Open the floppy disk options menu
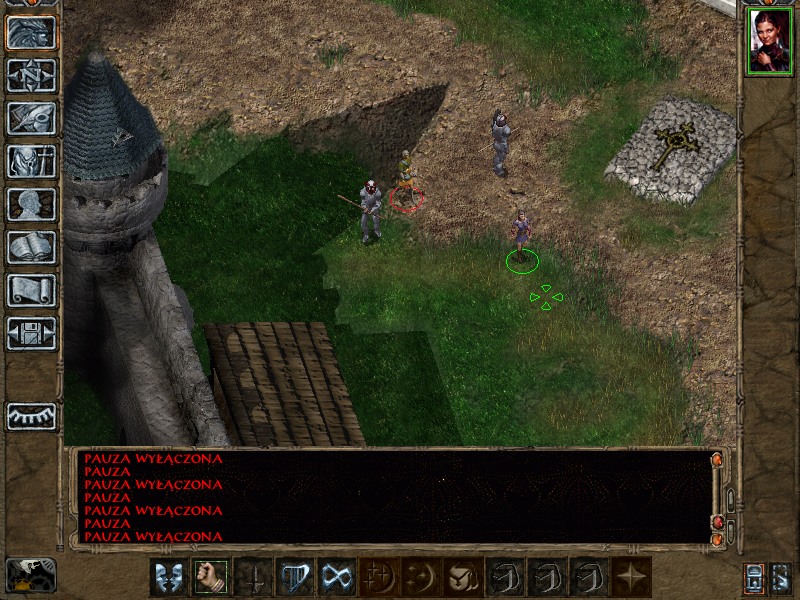Viewport: 800px width, 600px height. 31,333
